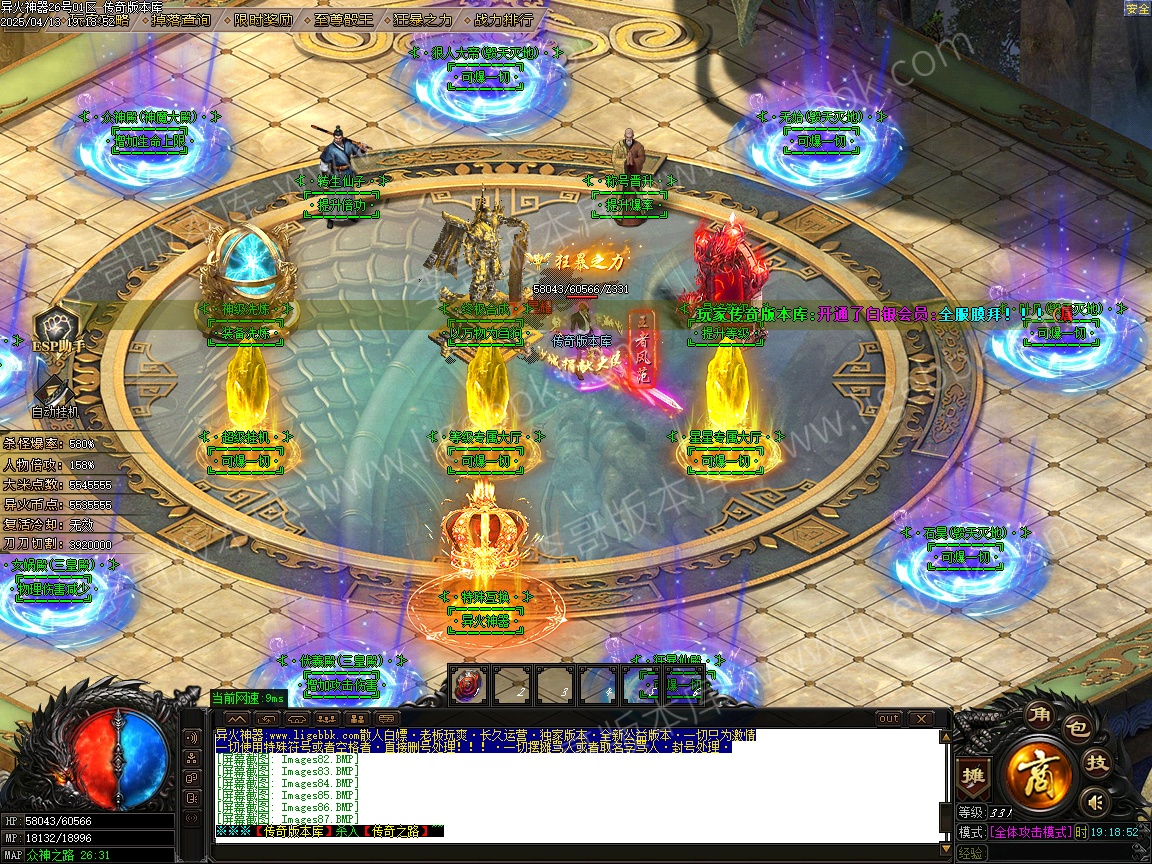Image resolution: width=1152 pixels, height=864 pixels.
Task: Open the 限时奖励 timed rewards menu
Action: [x=265, y=19]
